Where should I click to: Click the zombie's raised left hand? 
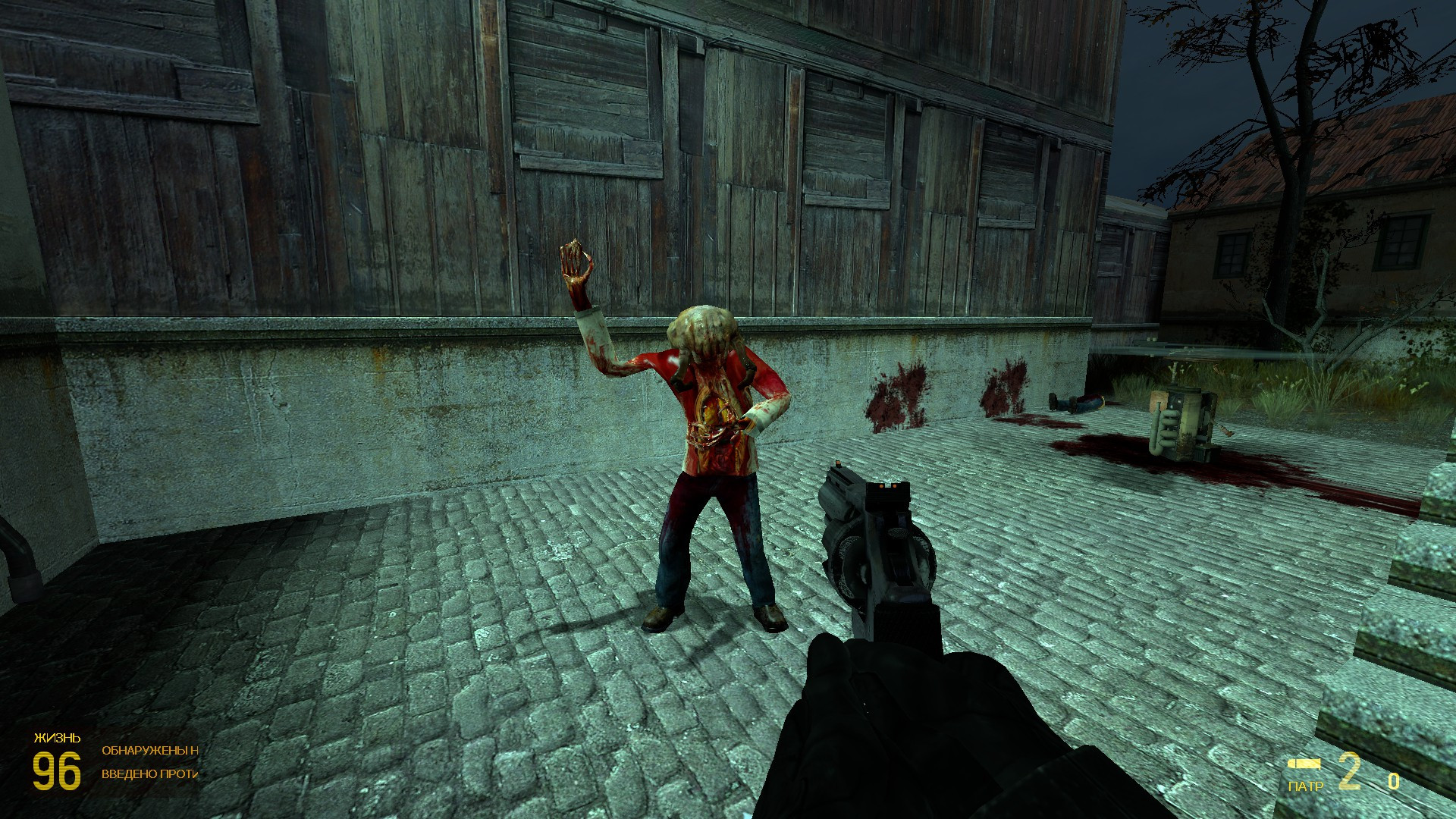coord(574,262)
